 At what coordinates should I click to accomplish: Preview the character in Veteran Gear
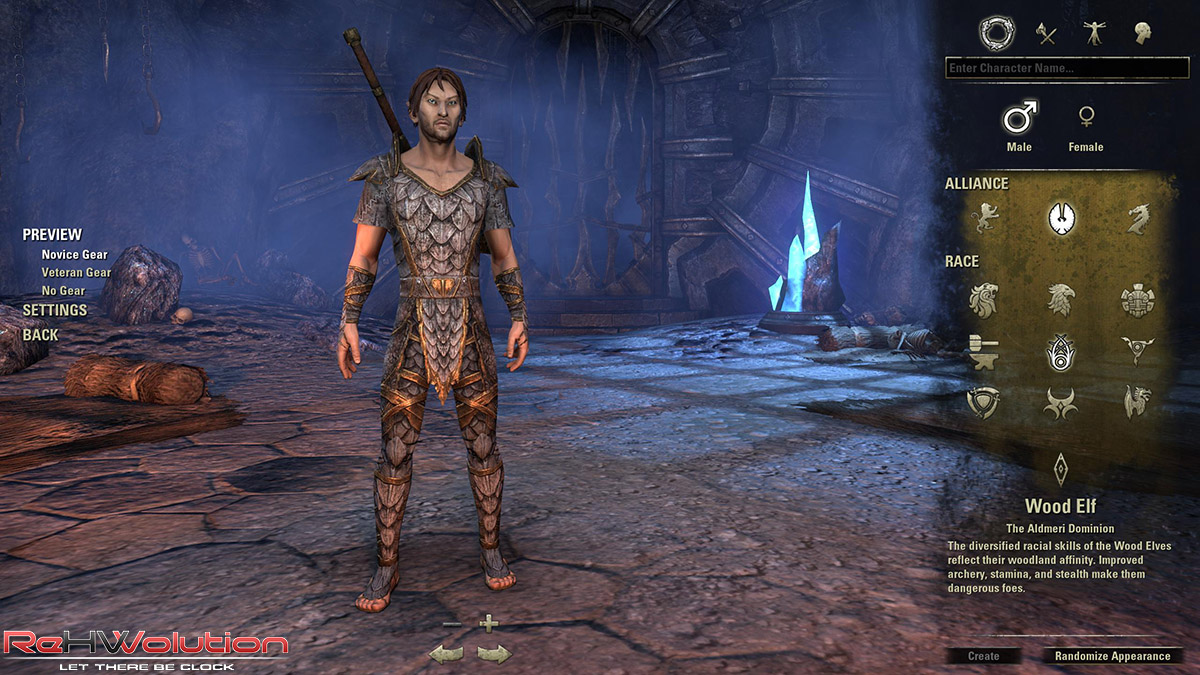(x=76, y=272)
